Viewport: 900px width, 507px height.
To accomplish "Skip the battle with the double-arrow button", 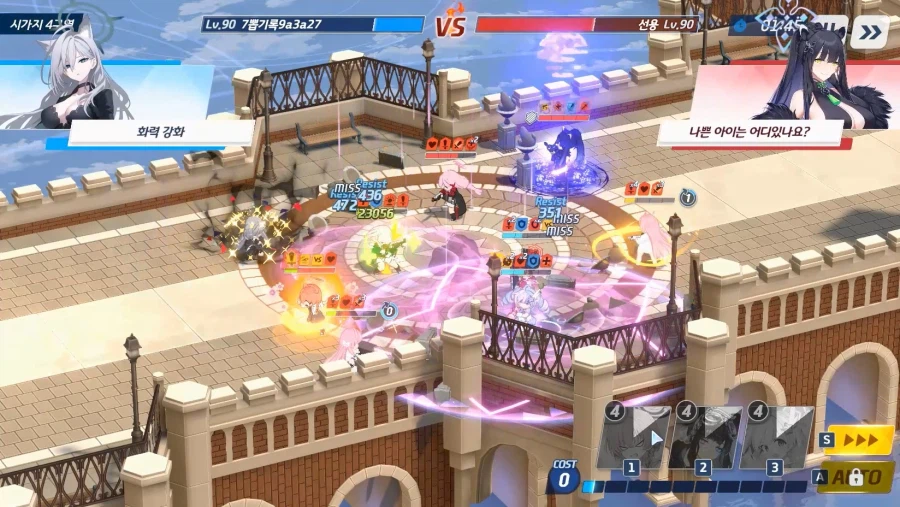I will (x=871, y=31).
